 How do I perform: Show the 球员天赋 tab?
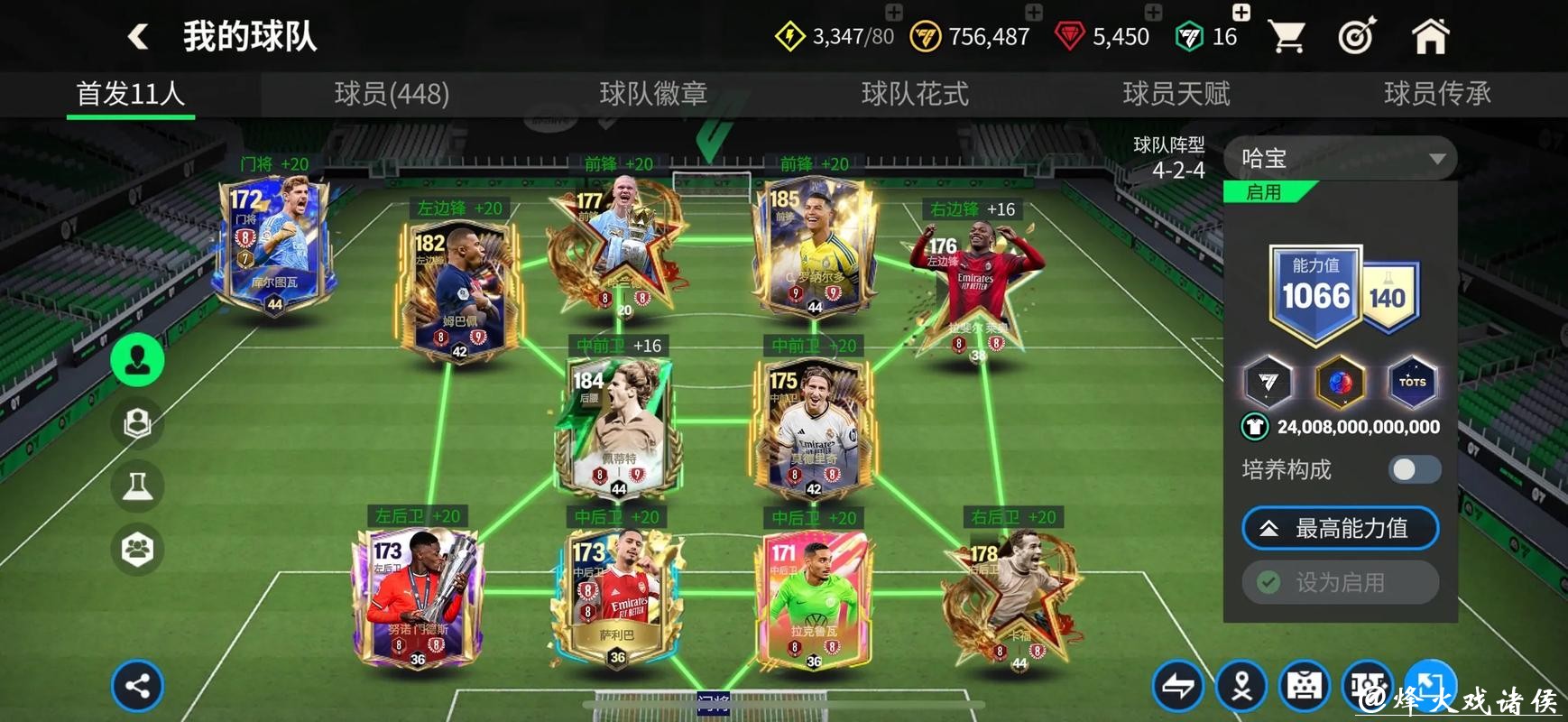pyautogui.click(x=1176, y=94)
